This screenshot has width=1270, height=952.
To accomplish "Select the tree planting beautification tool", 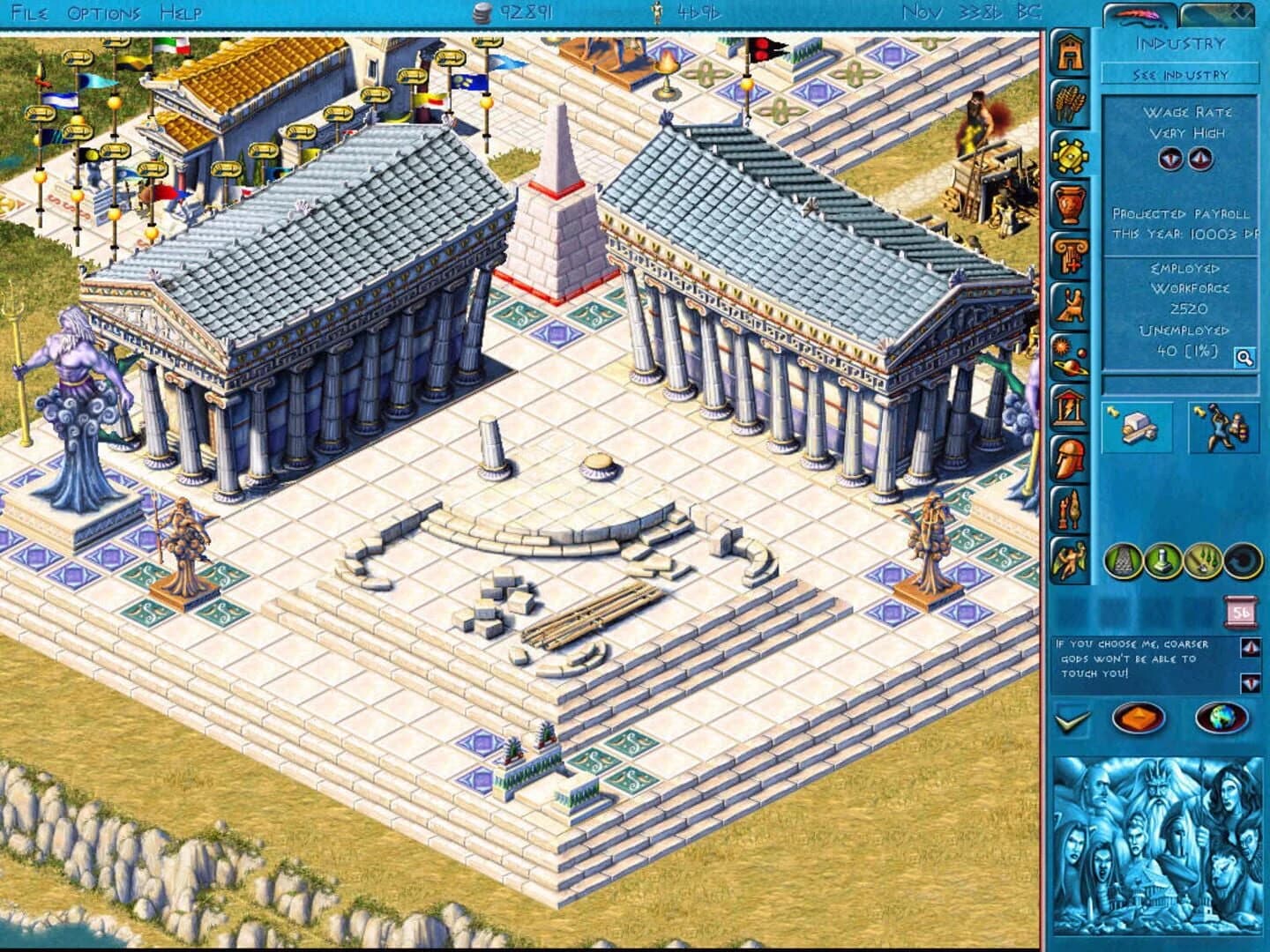I will tap(1204, 561).
